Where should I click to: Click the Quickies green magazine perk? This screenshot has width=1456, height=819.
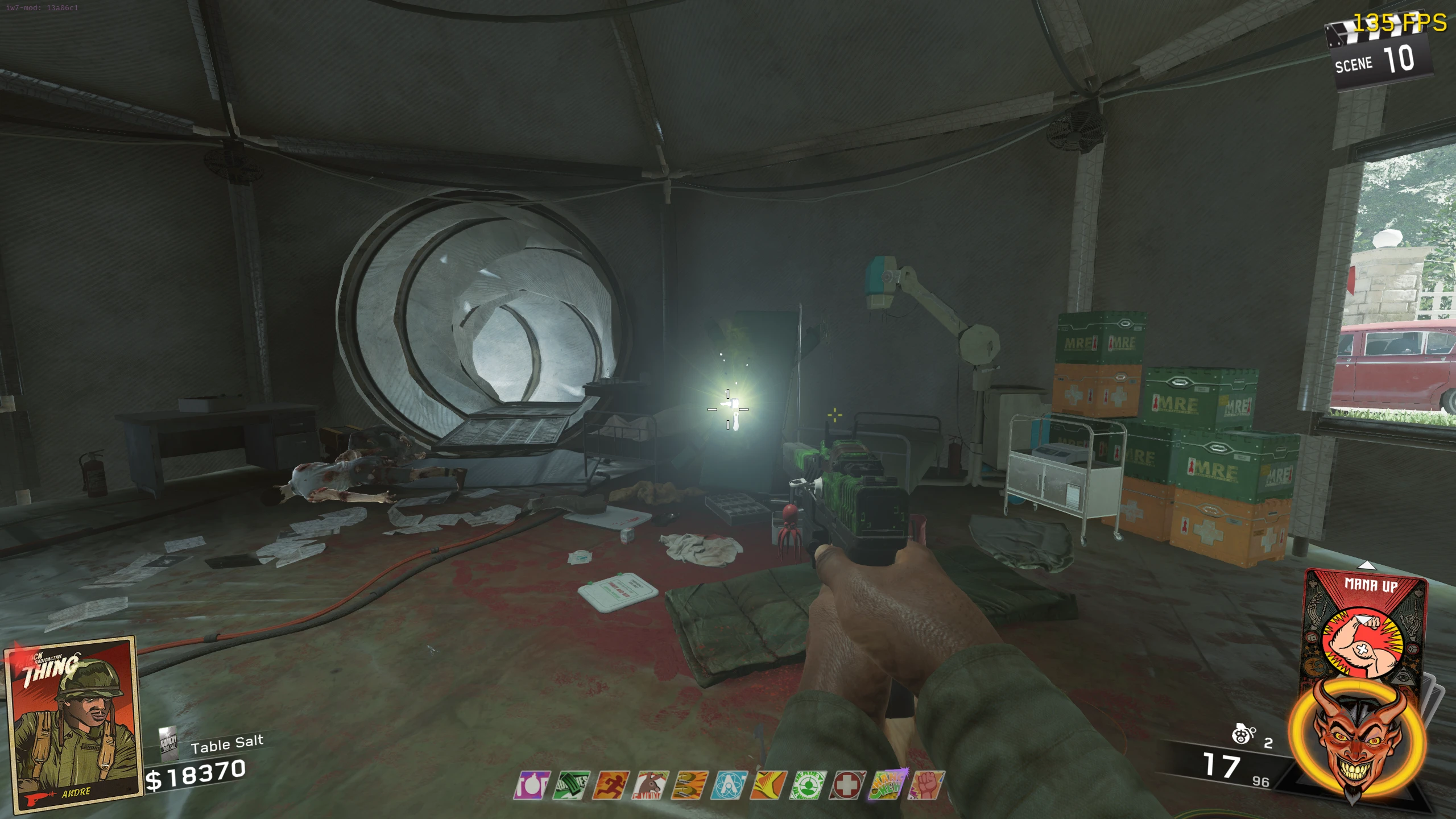click(571, 785)
